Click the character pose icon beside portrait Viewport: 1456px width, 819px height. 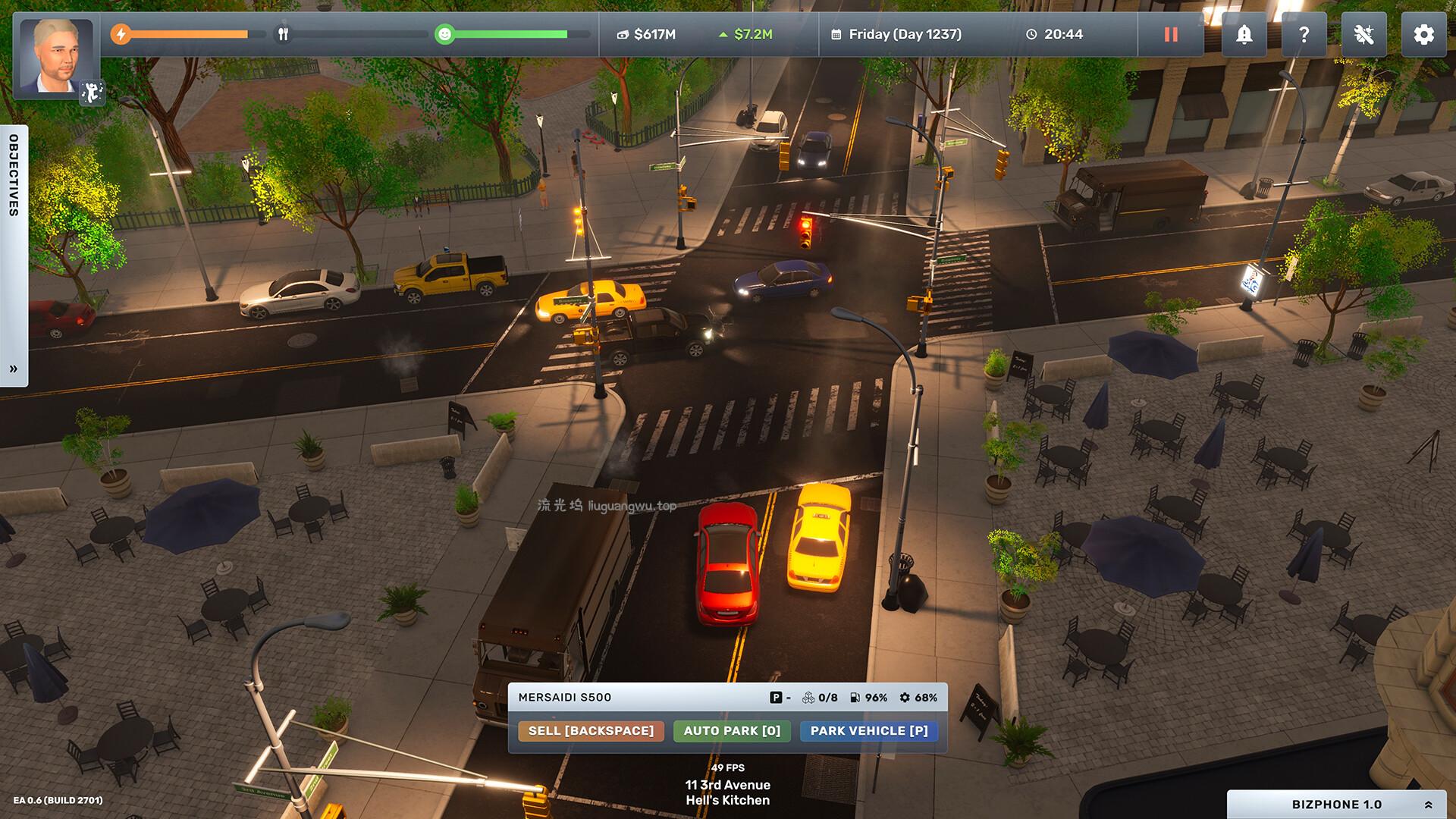(92, 93)
